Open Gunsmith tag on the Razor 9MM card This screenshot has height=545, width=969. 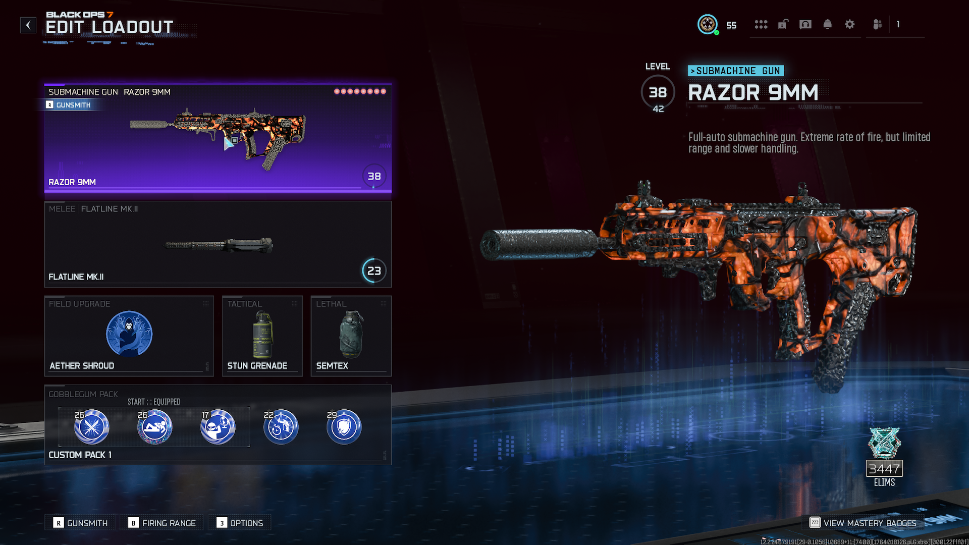72,104
